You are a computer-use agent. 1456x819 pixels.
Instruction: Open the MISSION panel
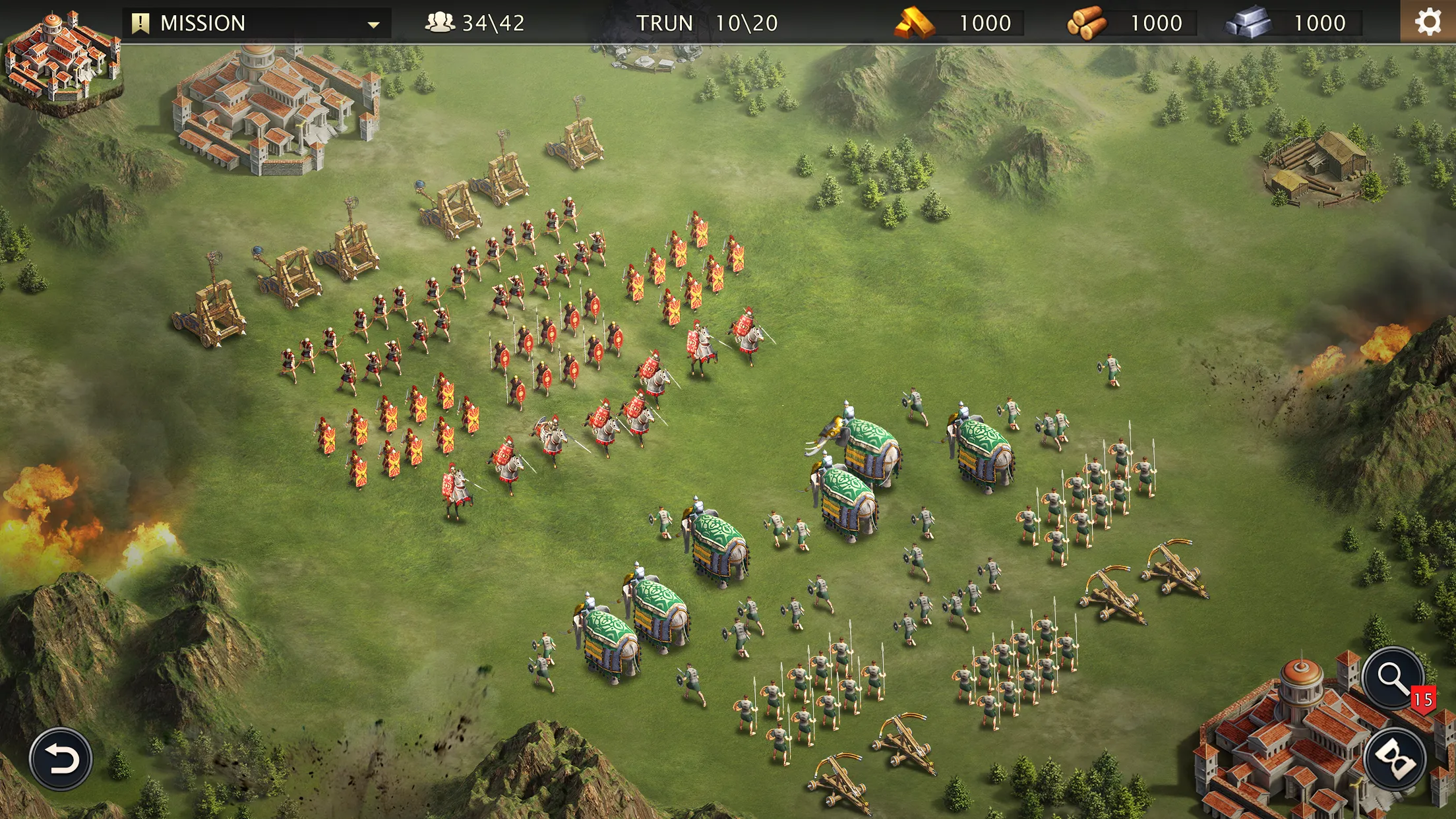point(204,22)
